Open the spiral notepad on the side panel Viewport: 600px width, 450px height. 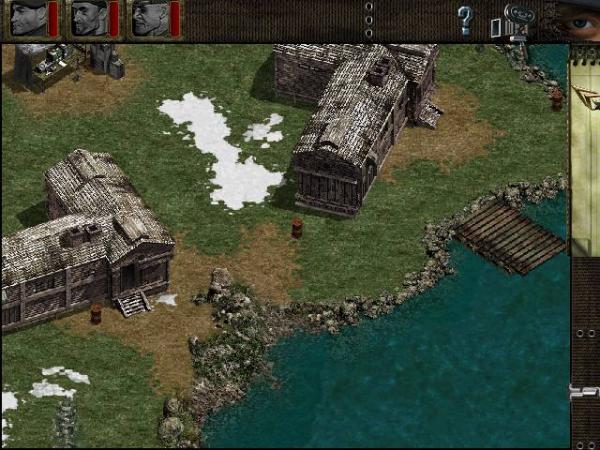tap(585, 150)
